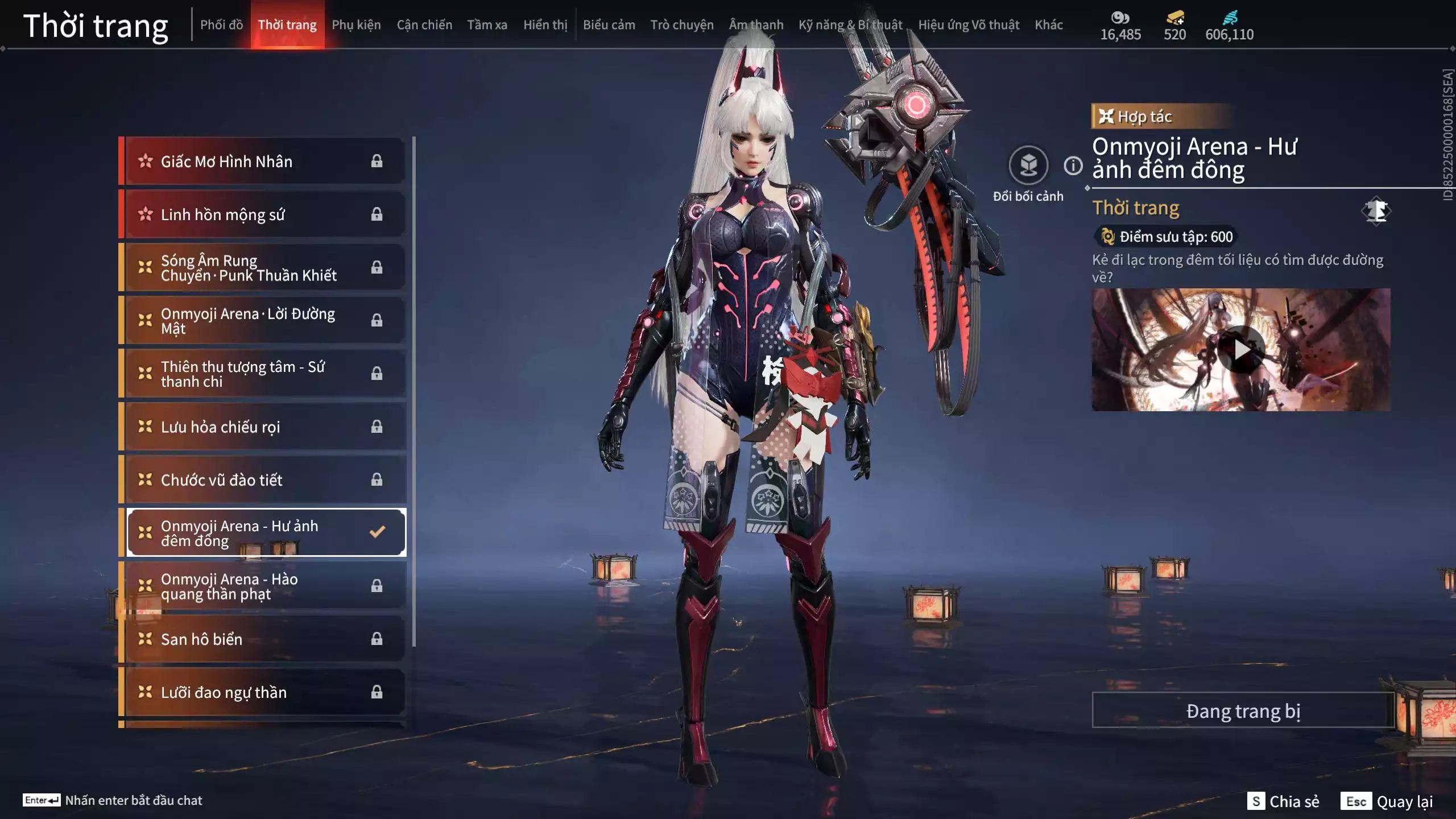Open the info icon beside outfit name

[1073, 166]
